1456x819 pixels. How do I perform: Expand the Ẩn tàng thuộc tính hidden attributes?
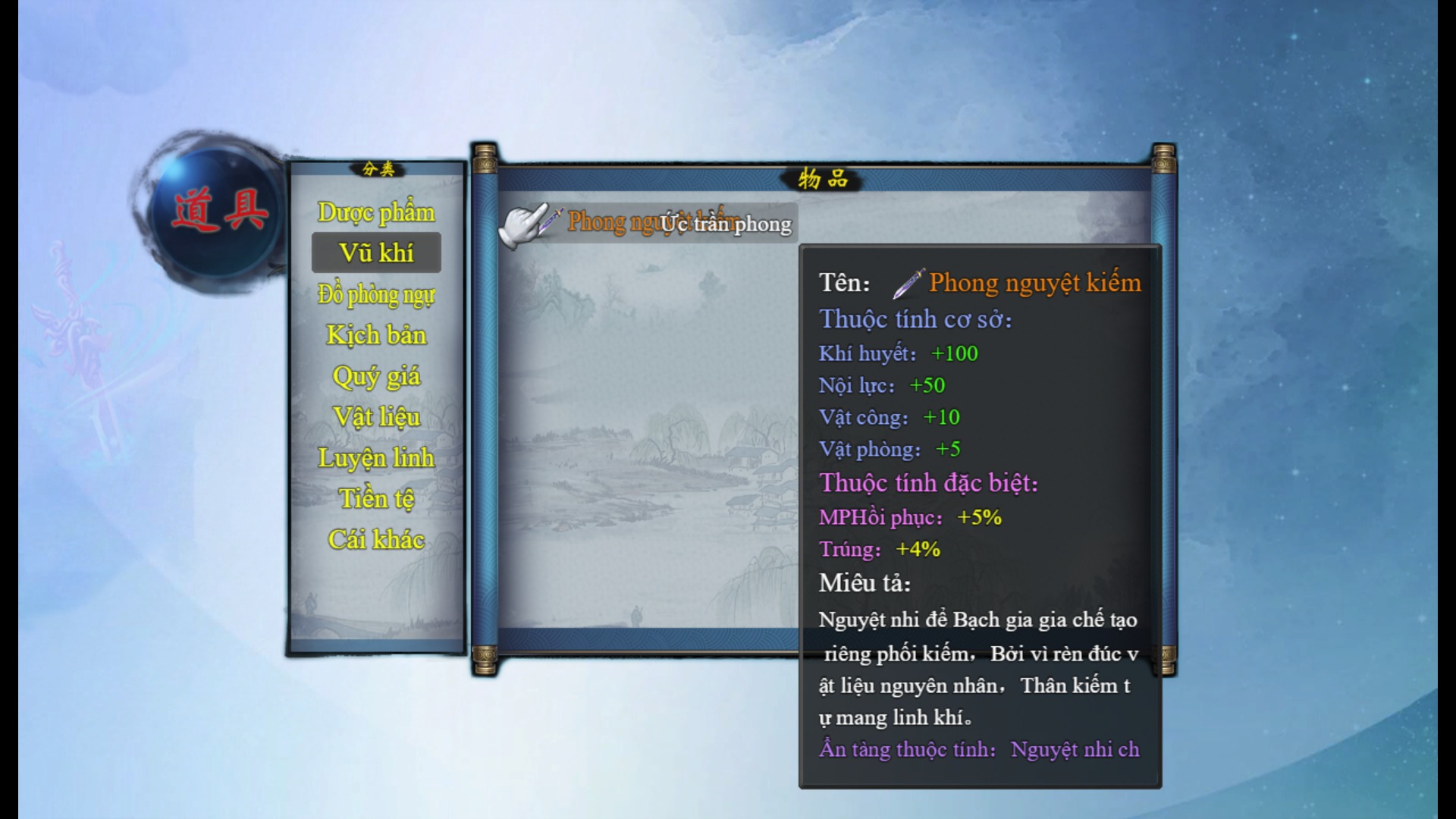[978, 748]
